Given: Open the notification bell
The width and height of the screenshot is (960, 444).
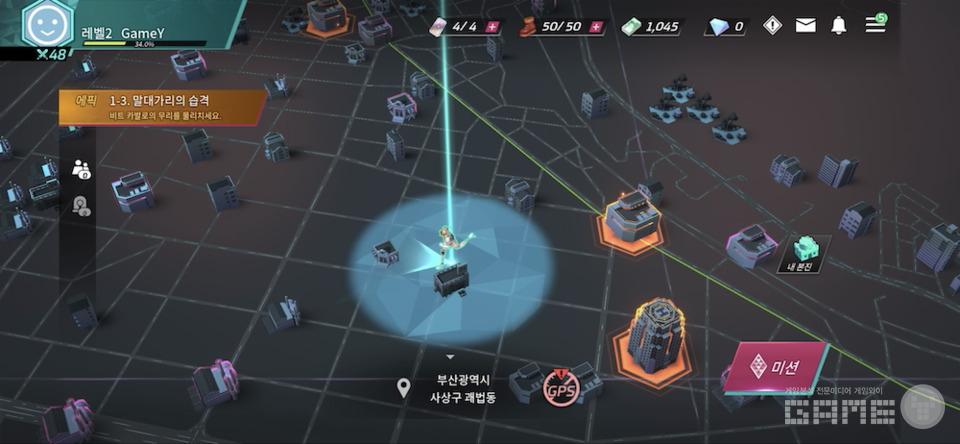Looking at the screenshot, I should coord(839,25).
